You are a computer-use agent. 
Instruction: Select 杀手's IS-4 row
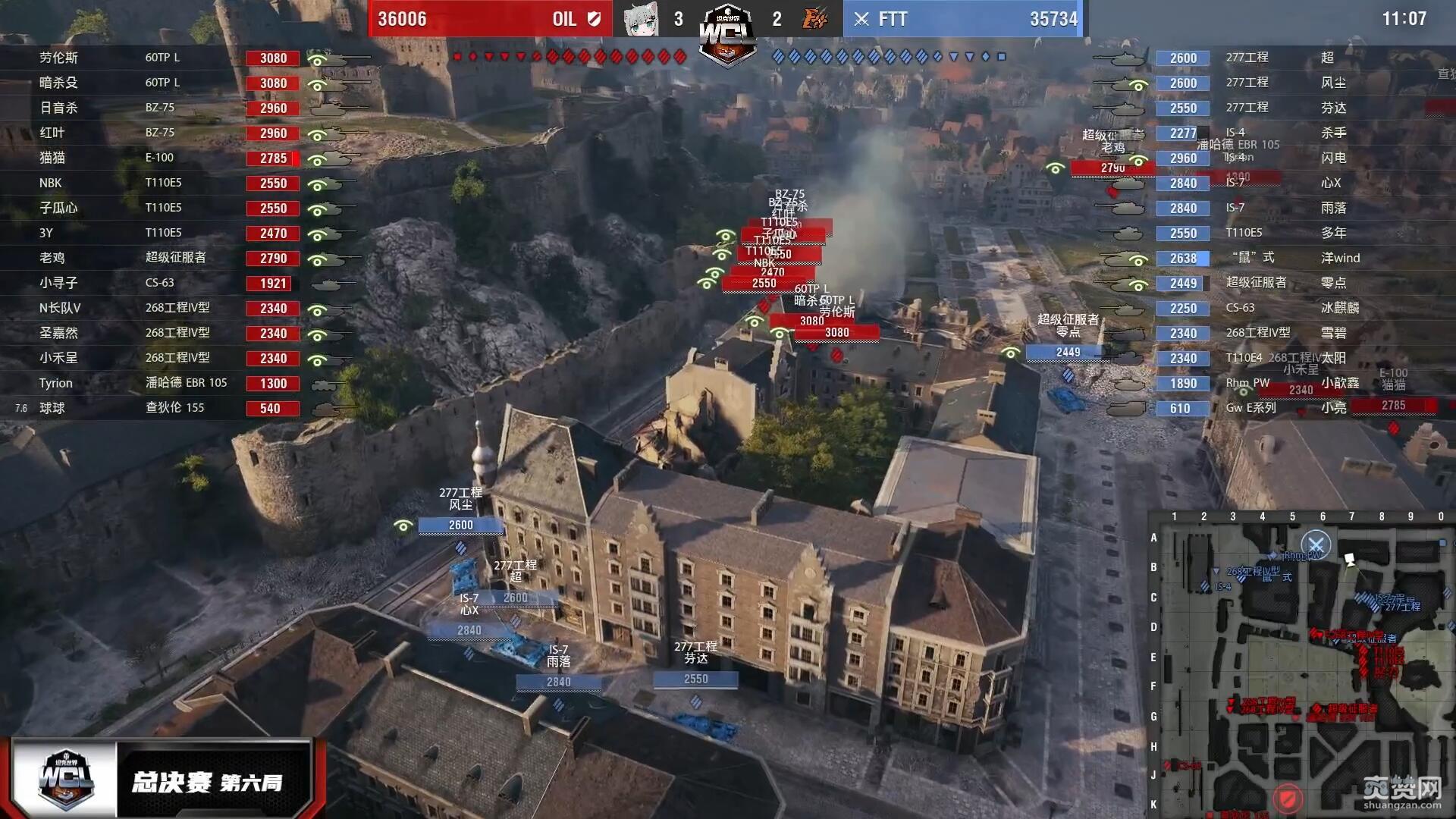click(x=1289, y=133)
